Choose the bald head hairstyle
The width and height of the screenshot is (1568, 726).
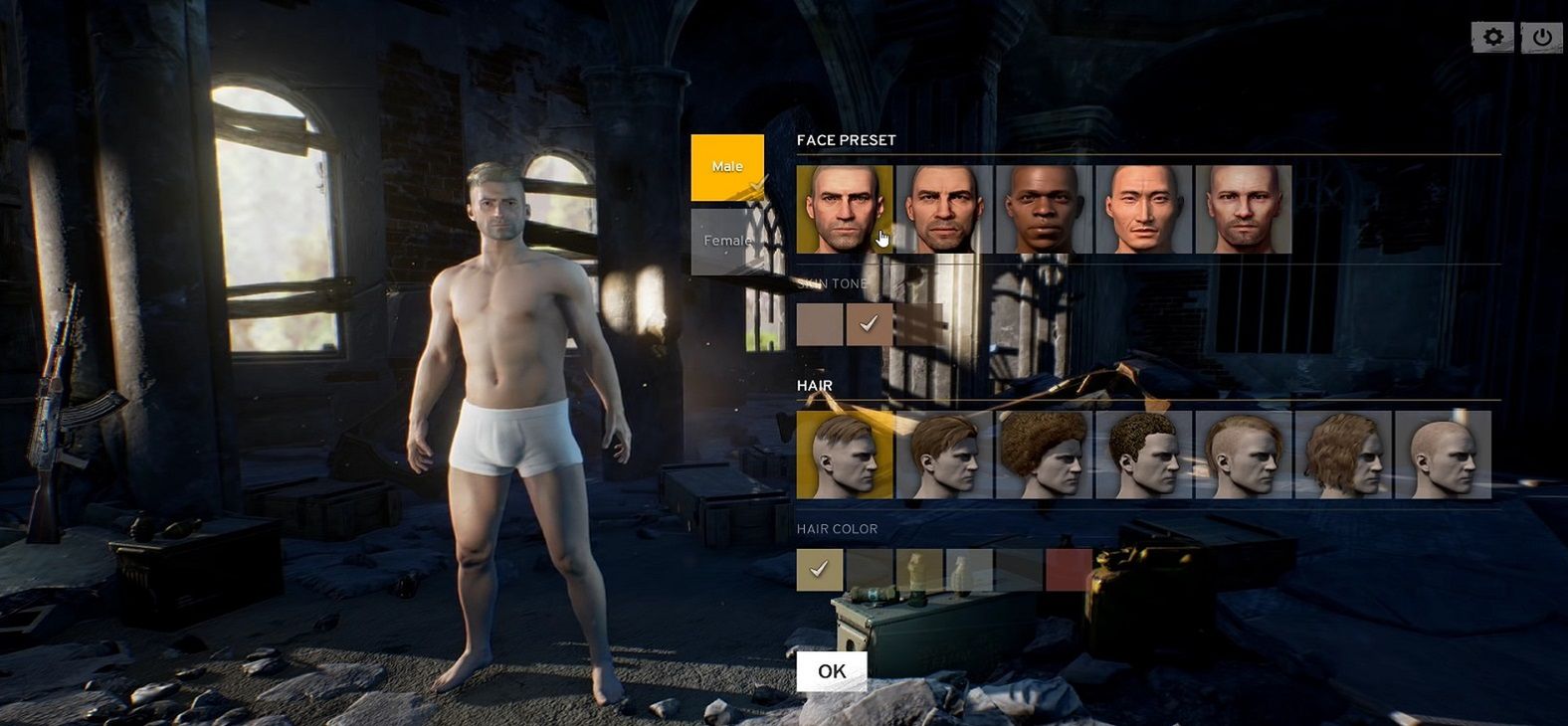pos(1443,454)
